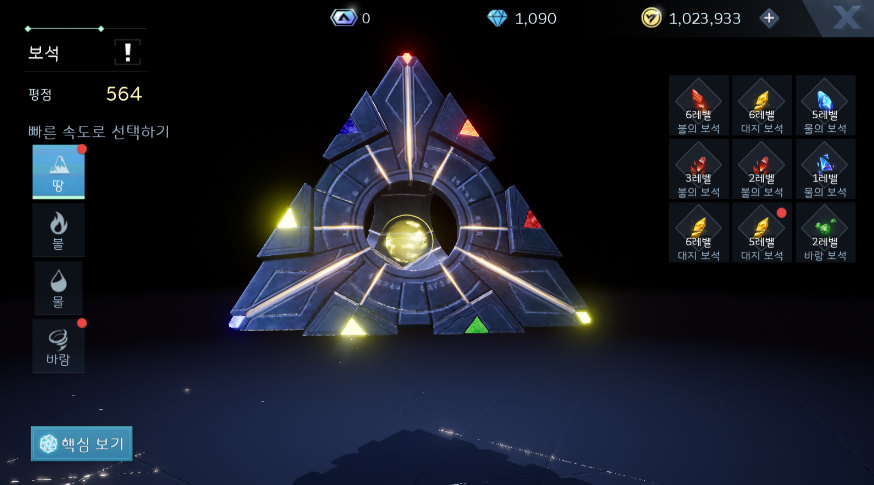Open the 바람 wind element tab
Image resolution: width=874 pixels, height=485 pixels.
point(58,346)
